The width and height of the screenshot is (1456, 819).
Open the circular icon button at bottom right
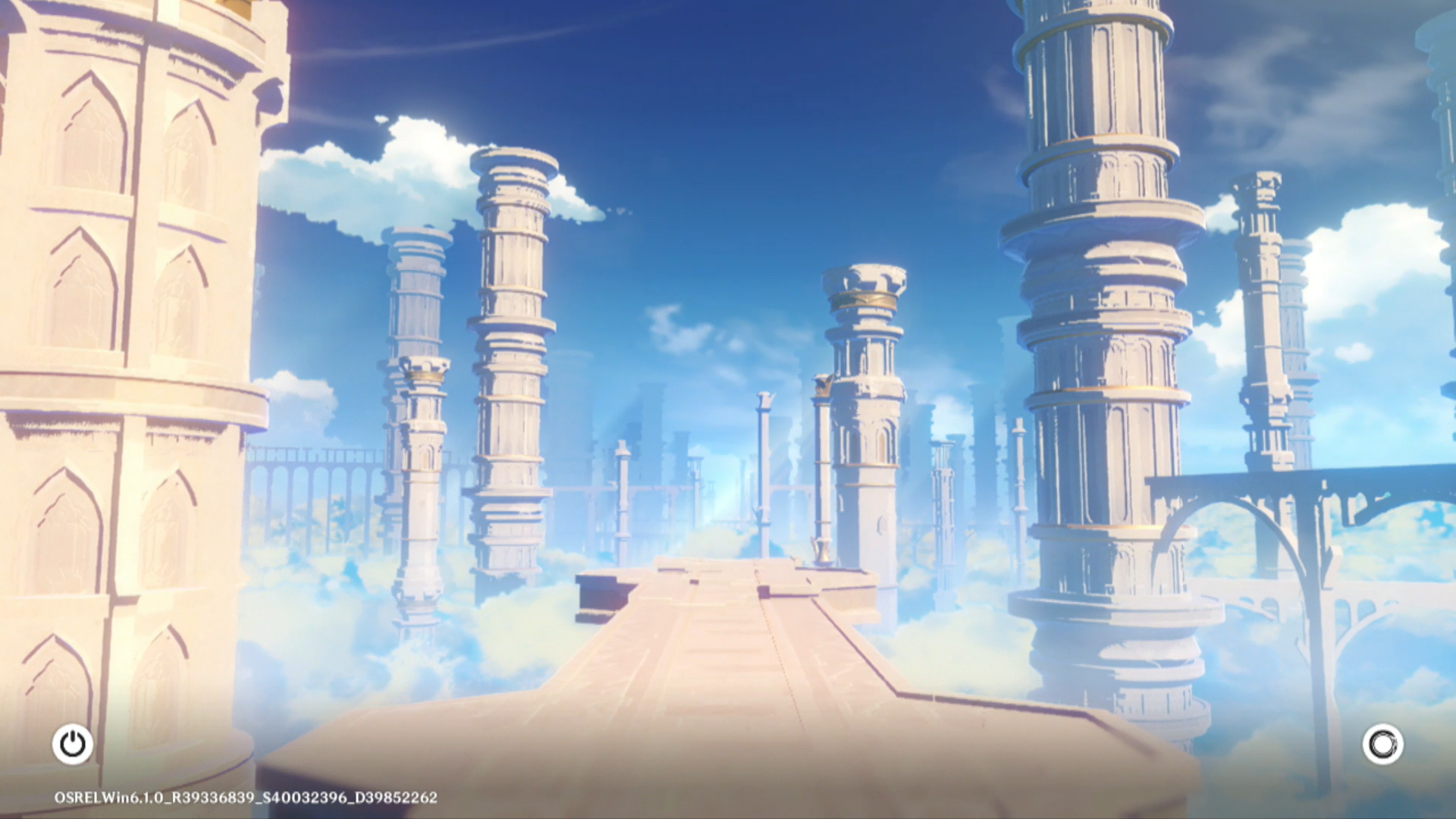click(x=1382, y=744)
